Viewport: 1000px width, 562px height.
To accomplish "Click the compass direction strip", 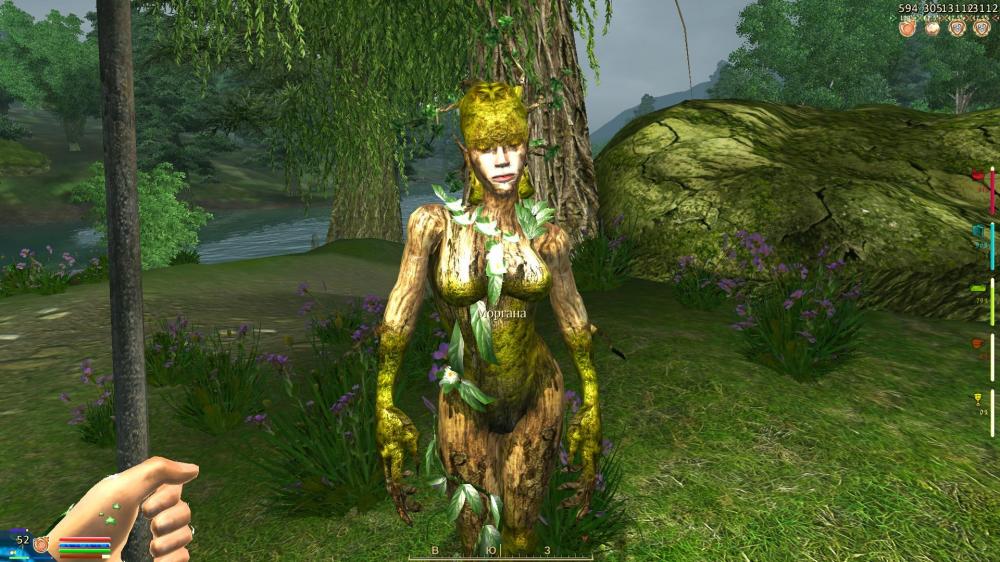I will point(500,551).
